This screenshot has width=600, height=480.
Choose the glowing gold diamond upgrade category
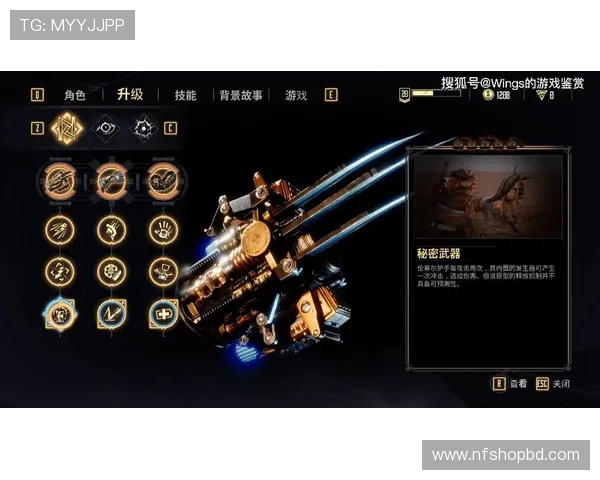tap(67, 128)
